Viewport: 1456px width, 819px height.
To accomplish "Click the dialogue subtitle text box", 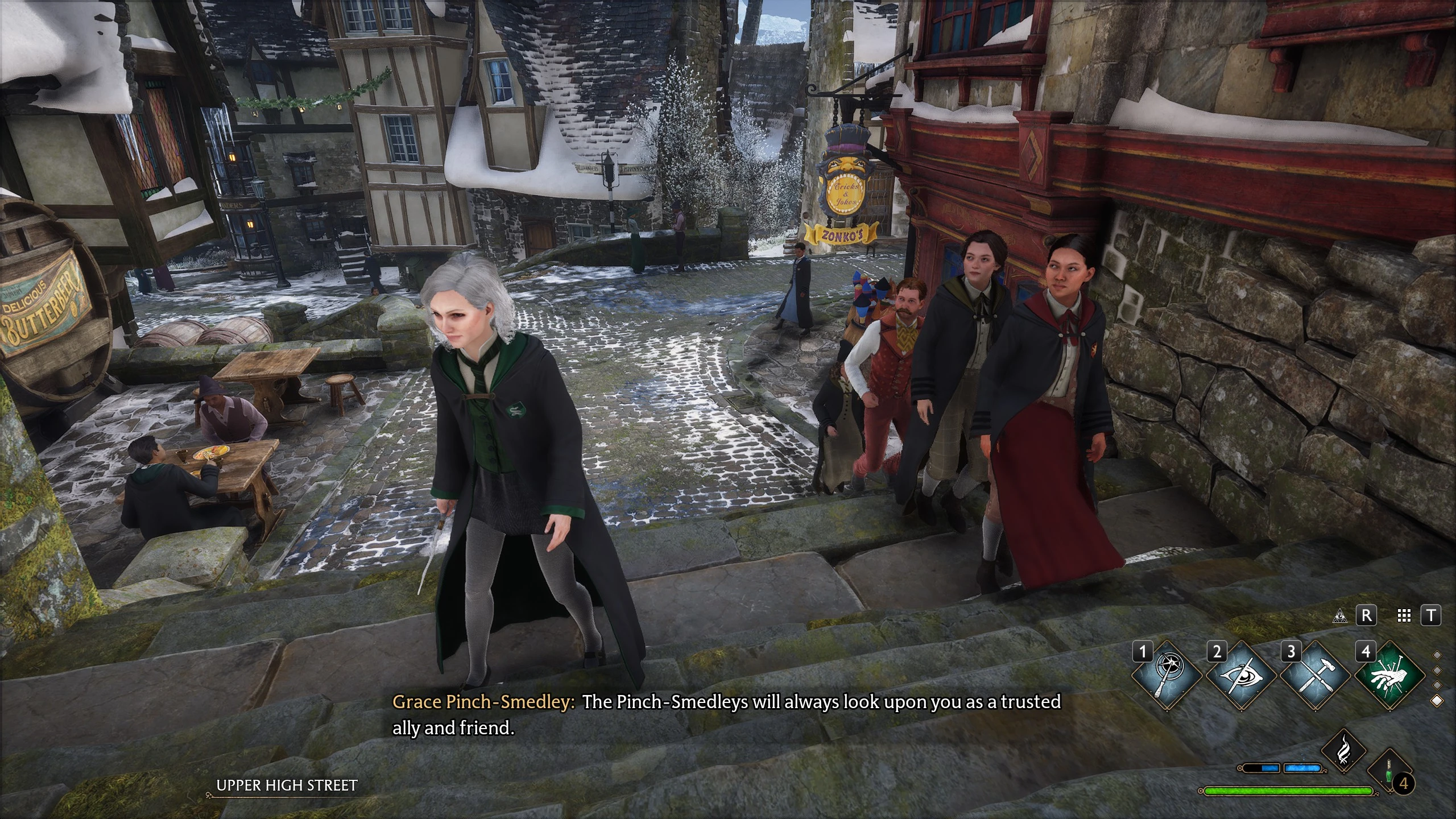I will 728,715.
